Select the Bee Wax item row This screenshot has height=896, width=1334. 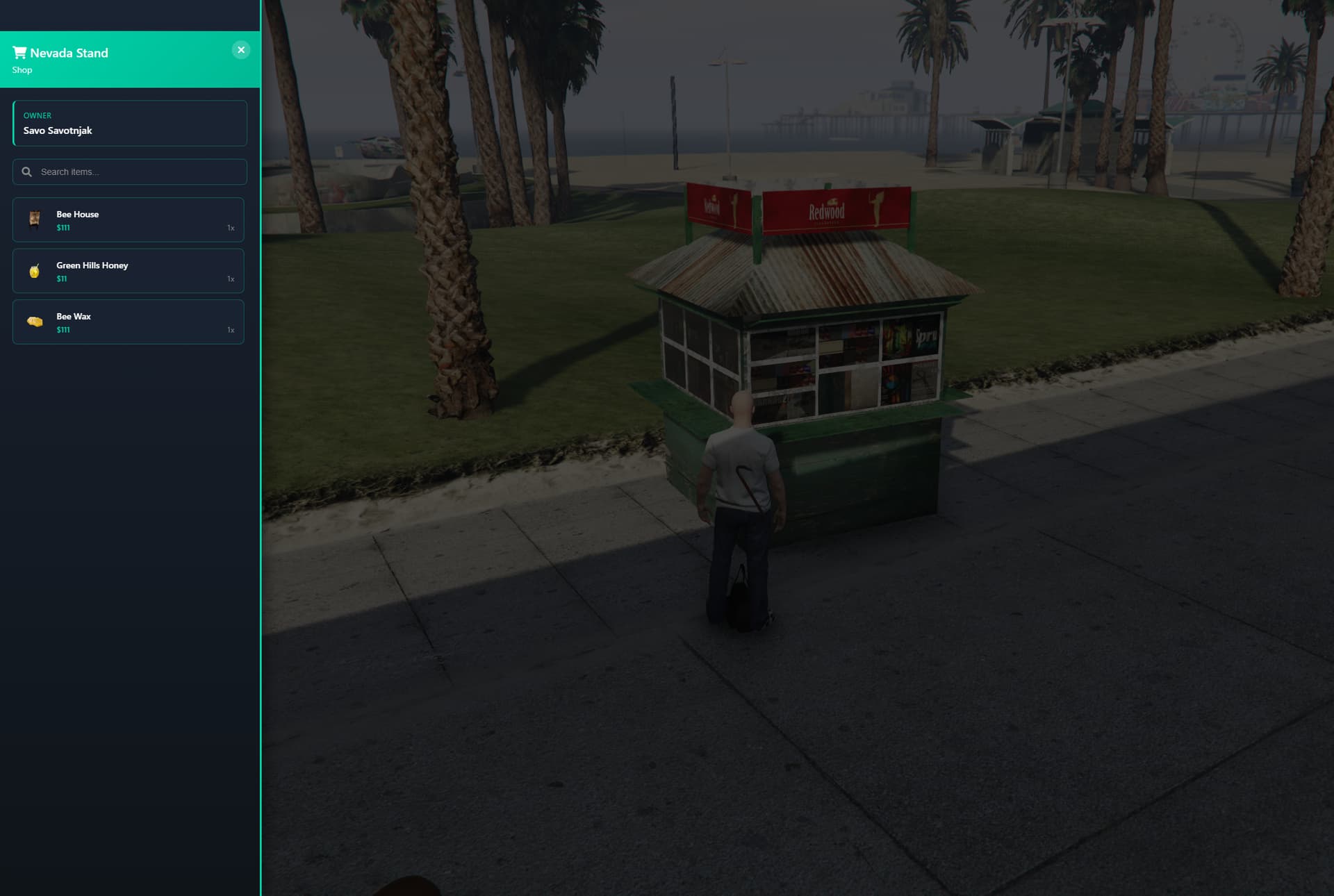point(129,322)
